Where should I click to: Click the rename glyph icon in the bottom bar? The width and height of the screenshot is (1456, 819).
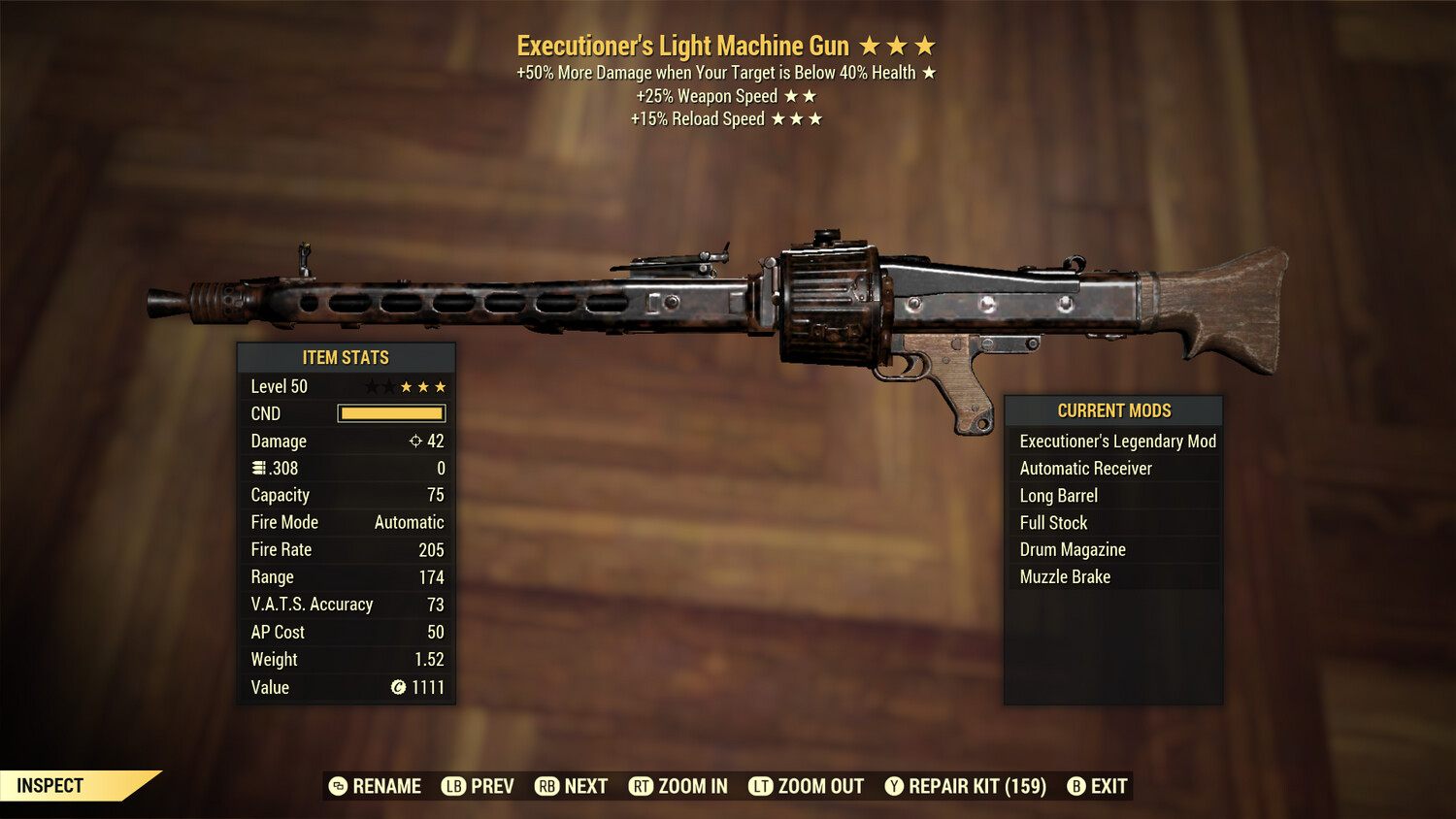pos(337,786)
